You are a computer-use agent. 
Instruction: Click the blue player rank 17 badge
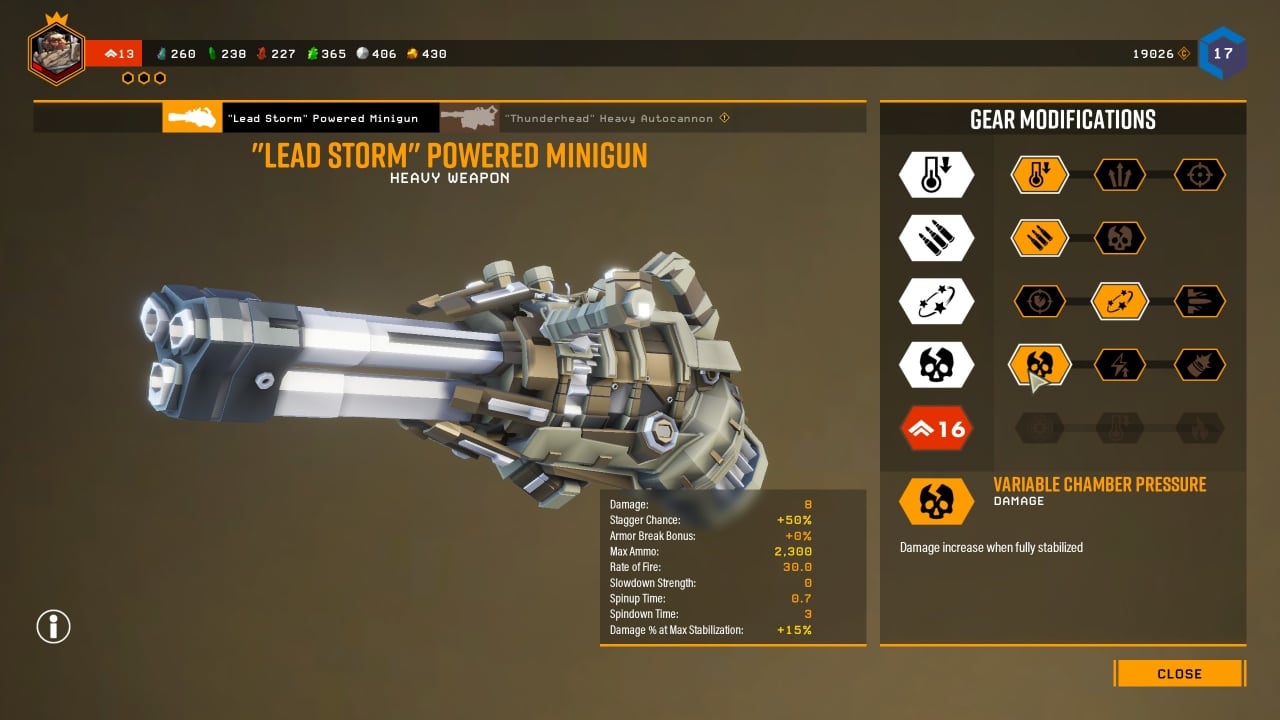tap(1222, 53)
